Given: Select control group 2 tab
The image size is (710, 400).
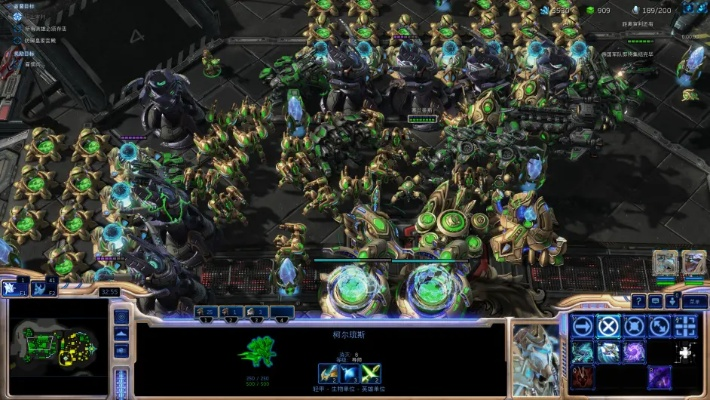Looking at the screenshot, I should [232, 312].
